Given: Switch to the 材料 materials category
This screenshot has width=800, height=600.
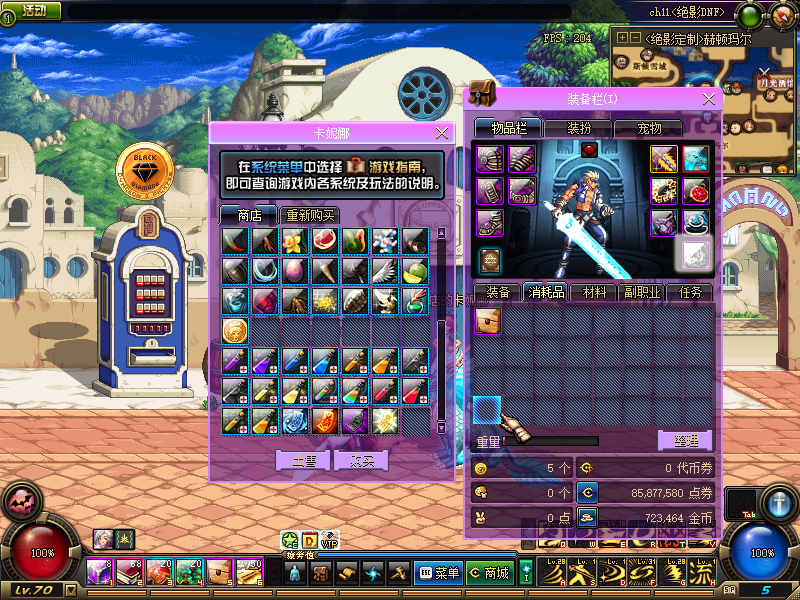Looking at the screenshot, I should pyautogui.click(x=595, y=293).
